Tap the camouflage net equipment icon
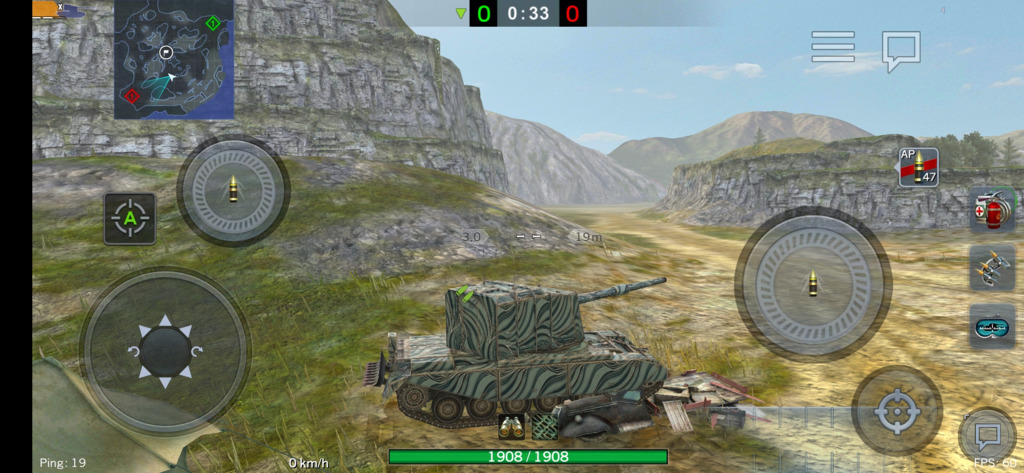The width and height of the screenshot is (1024, 473). pos(544,427)
